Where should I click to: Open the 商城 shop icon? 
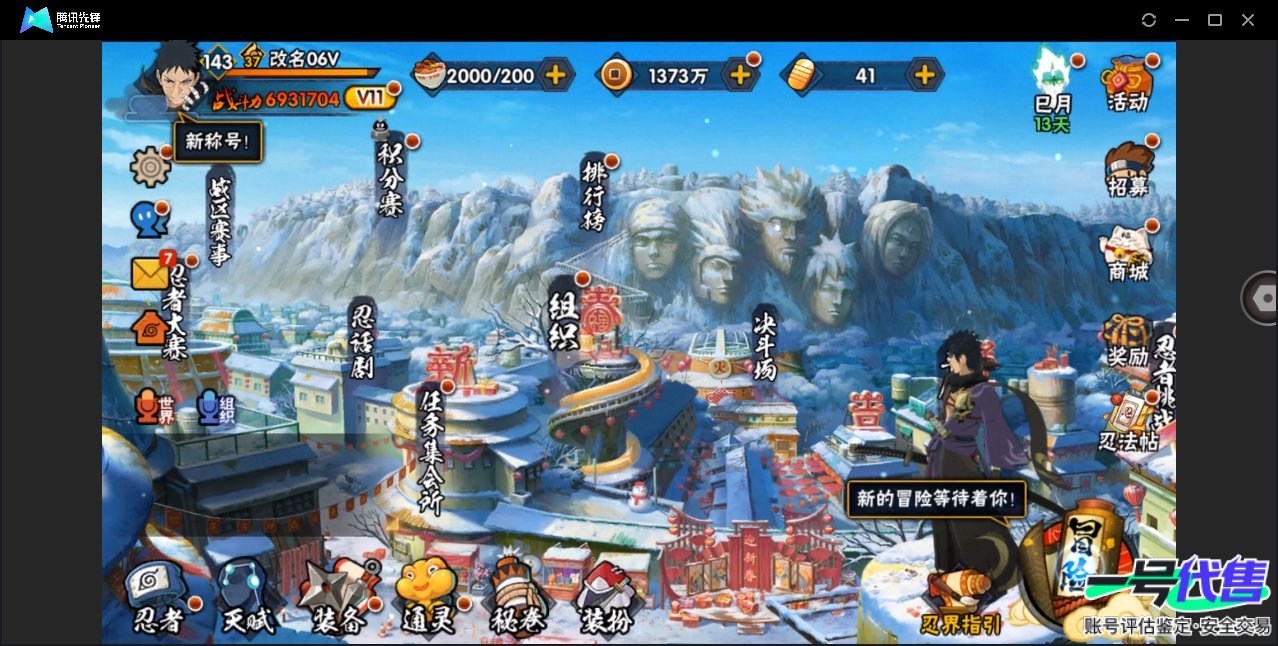pyautogui.click(x=1127, y=252)
